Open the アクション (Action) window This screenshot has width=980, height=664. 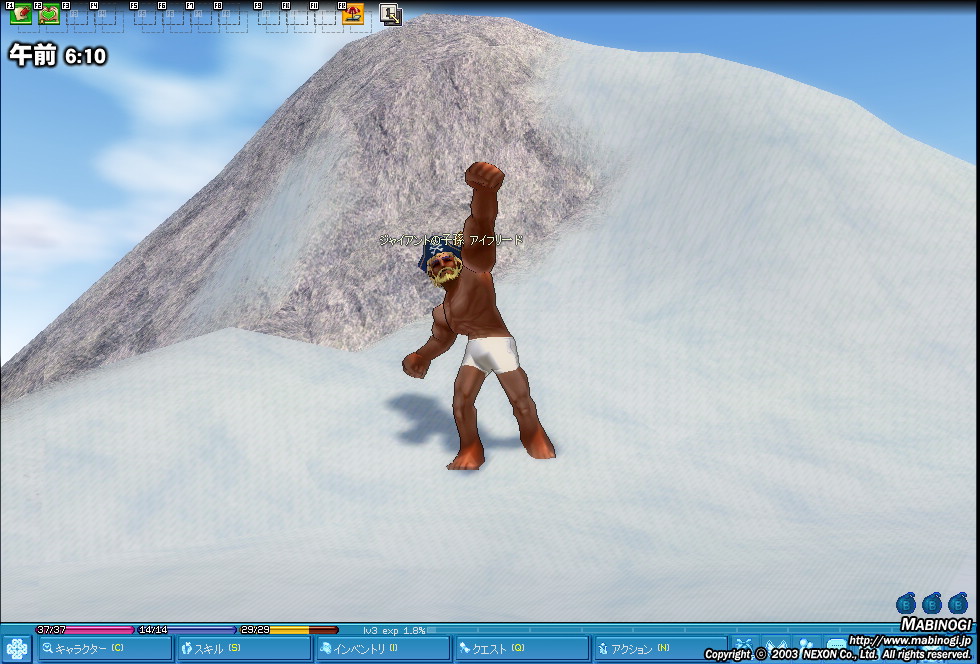pos(658,649)
